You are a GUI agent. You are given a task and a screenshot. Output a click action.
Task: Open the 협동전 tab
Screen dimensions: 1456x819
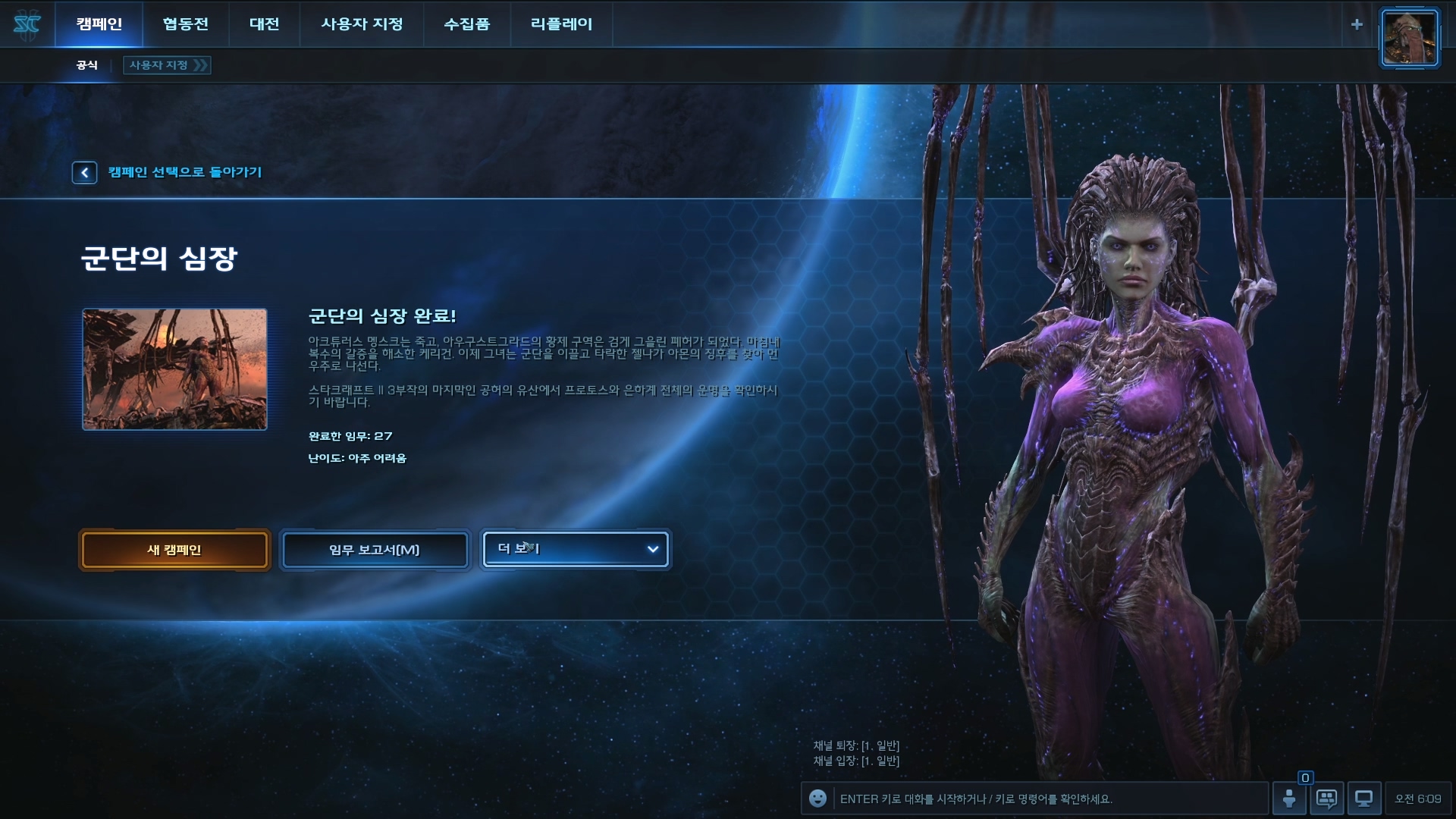185,24
